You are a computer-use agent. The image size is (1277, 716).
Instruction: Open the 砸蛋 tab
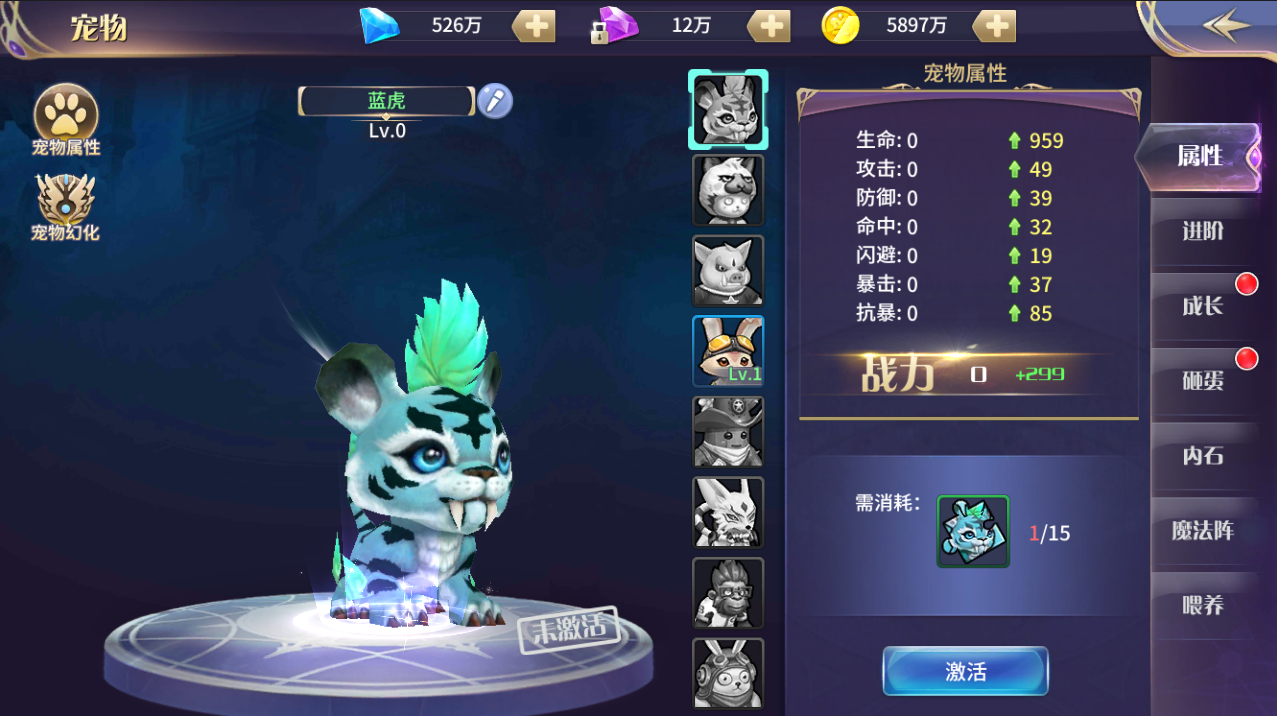1203,381
